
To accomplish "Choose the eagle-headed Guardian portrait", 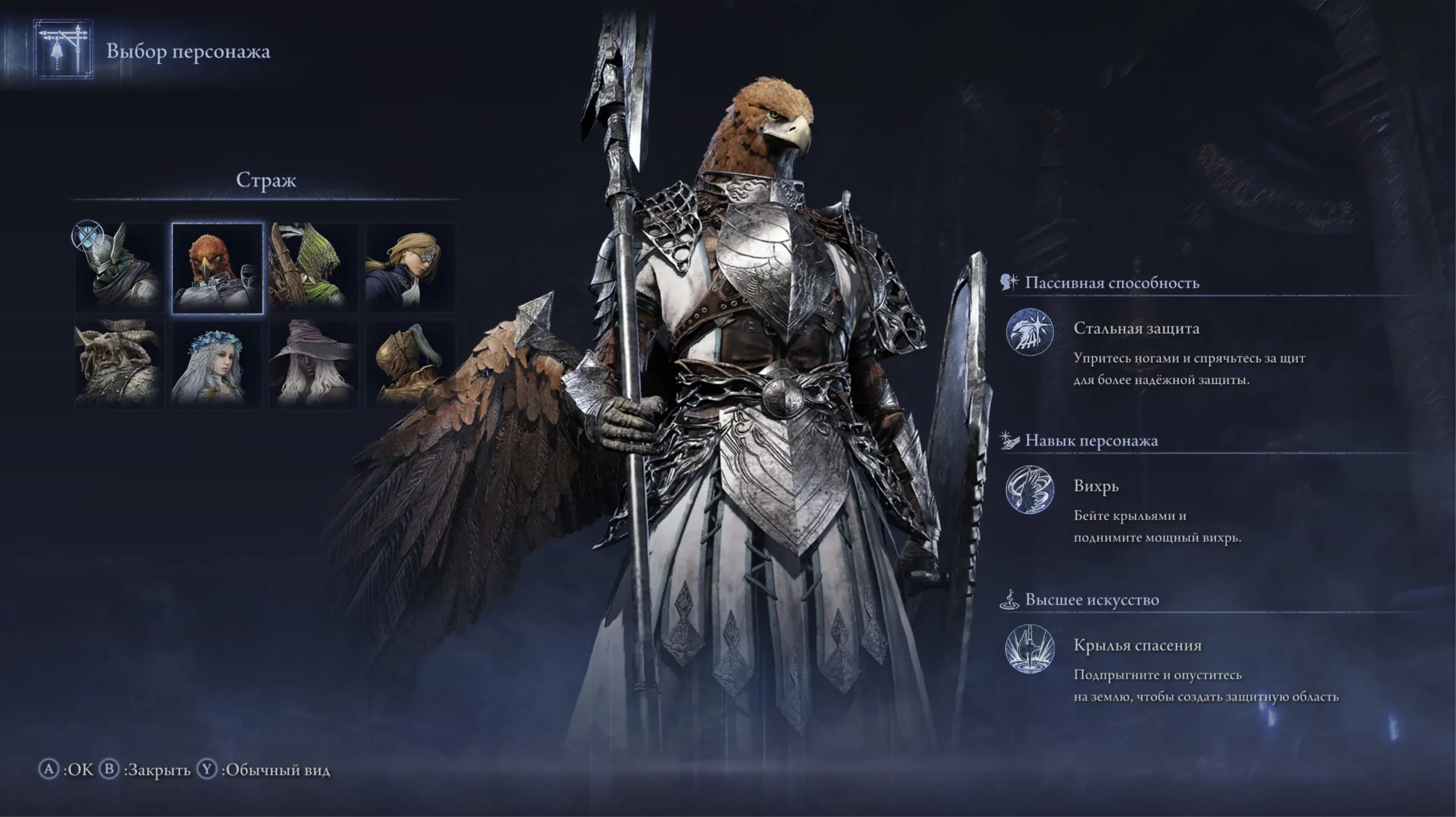I will (x=217, y=268).
